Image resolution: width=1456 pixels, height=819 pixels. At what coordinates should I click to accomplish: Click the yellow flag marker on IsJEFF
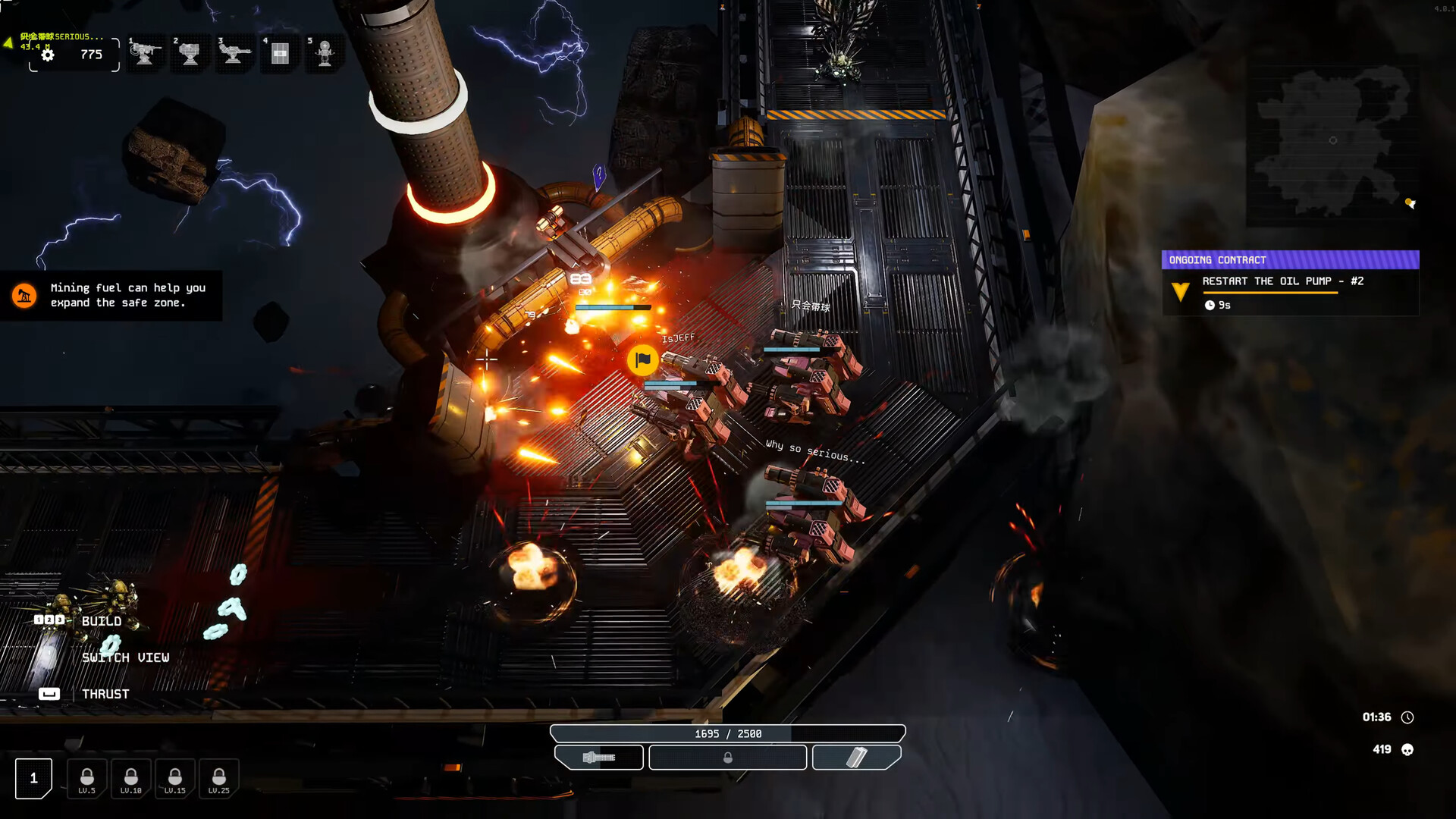click(643, 359)
